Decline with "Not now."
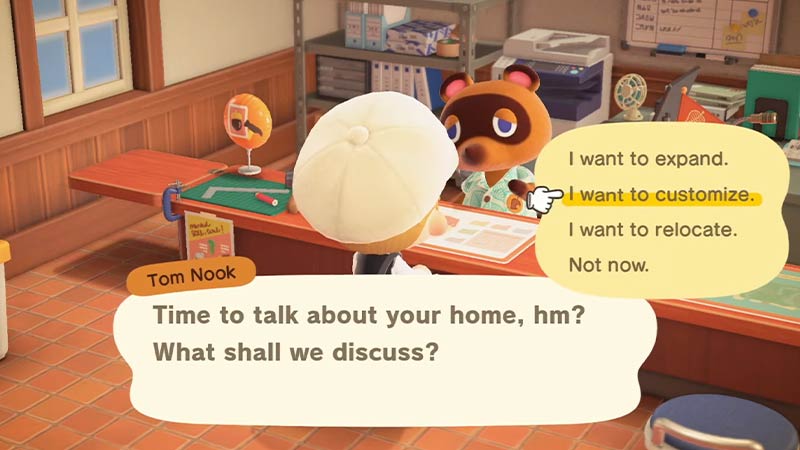 click(x=609, y=266)
